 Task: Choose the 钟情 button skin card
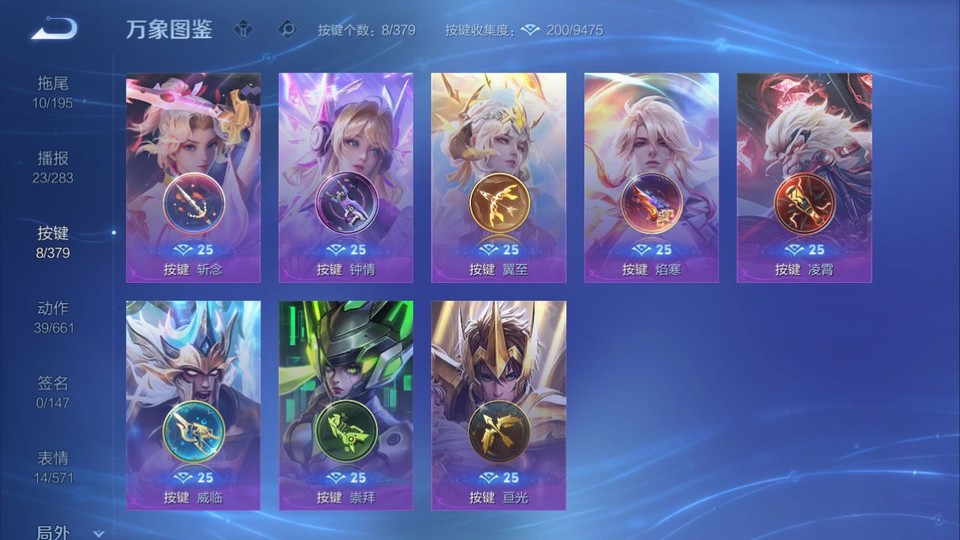tap(346, 178)
